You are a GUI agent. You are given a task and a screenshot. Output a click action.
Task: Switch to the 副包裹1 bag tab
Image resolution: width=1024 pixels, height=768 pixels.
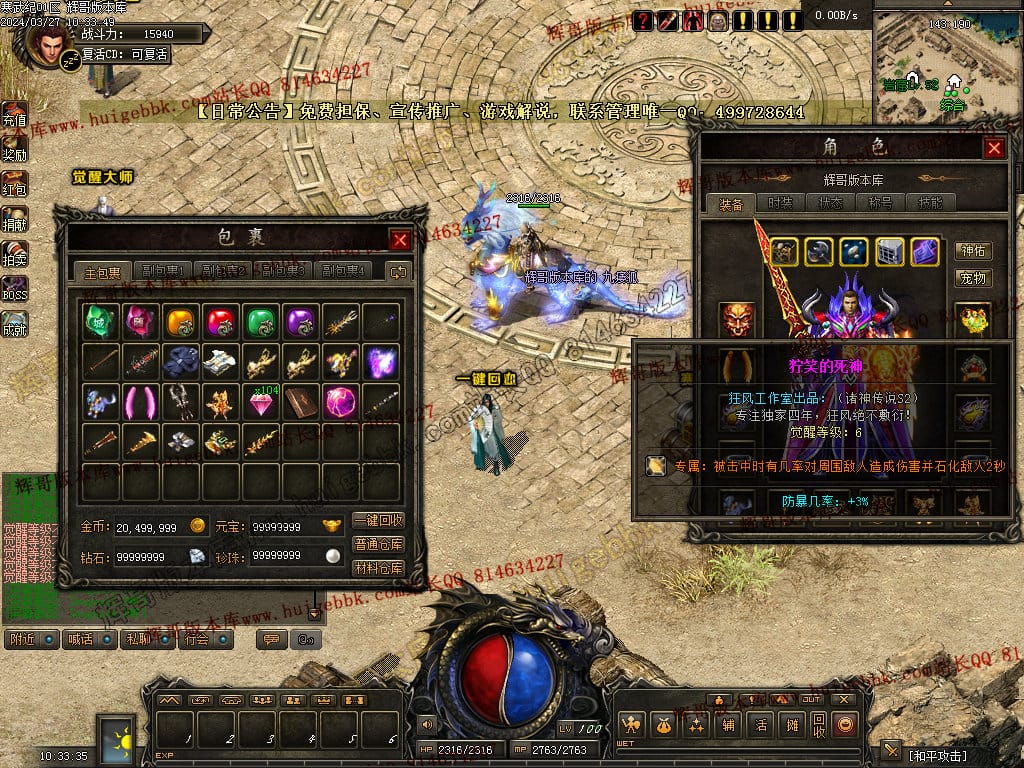pos(166,271)
